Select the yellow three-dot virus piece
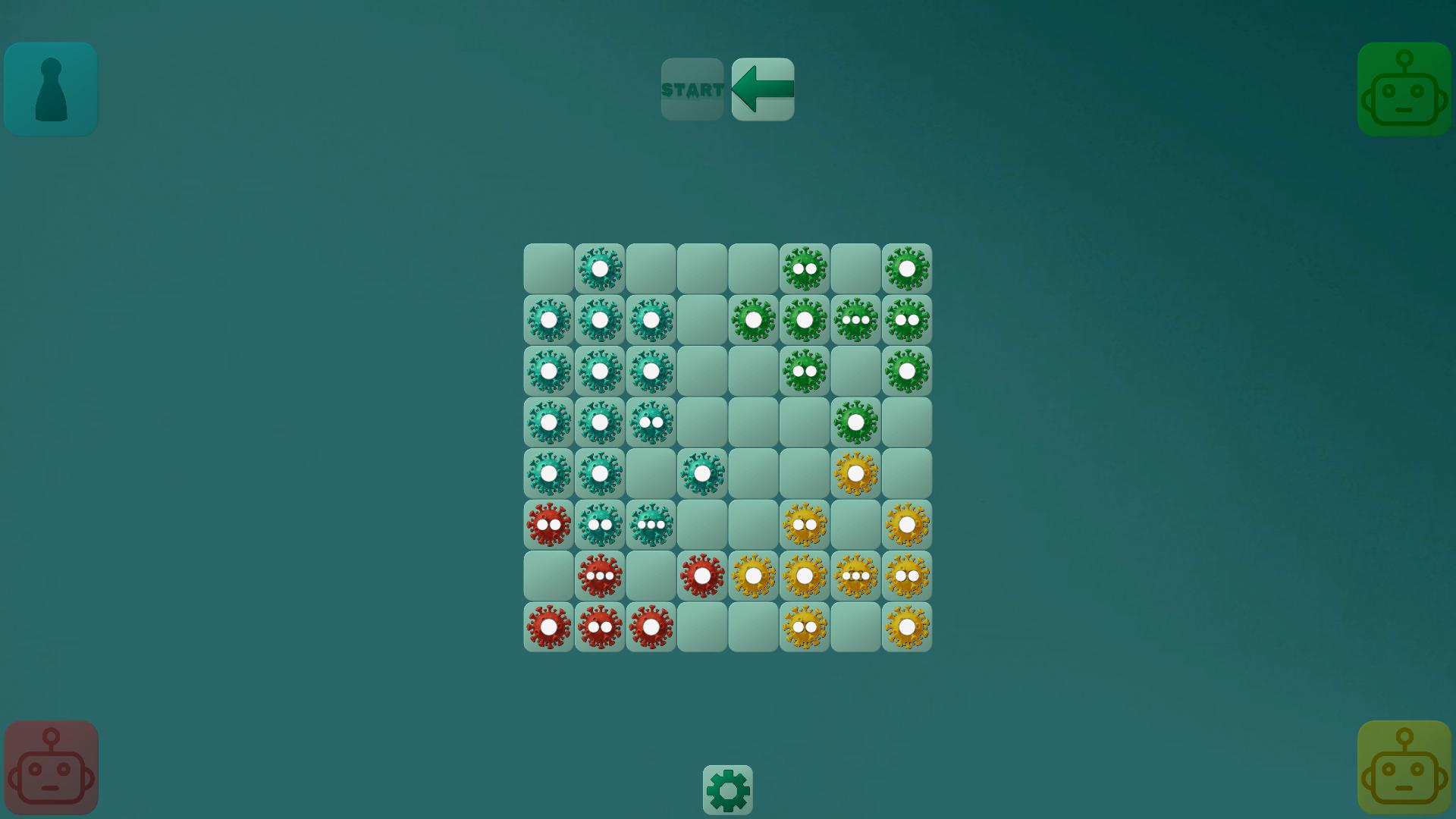Screen dimensions: 1456x819 pos(855,575)
